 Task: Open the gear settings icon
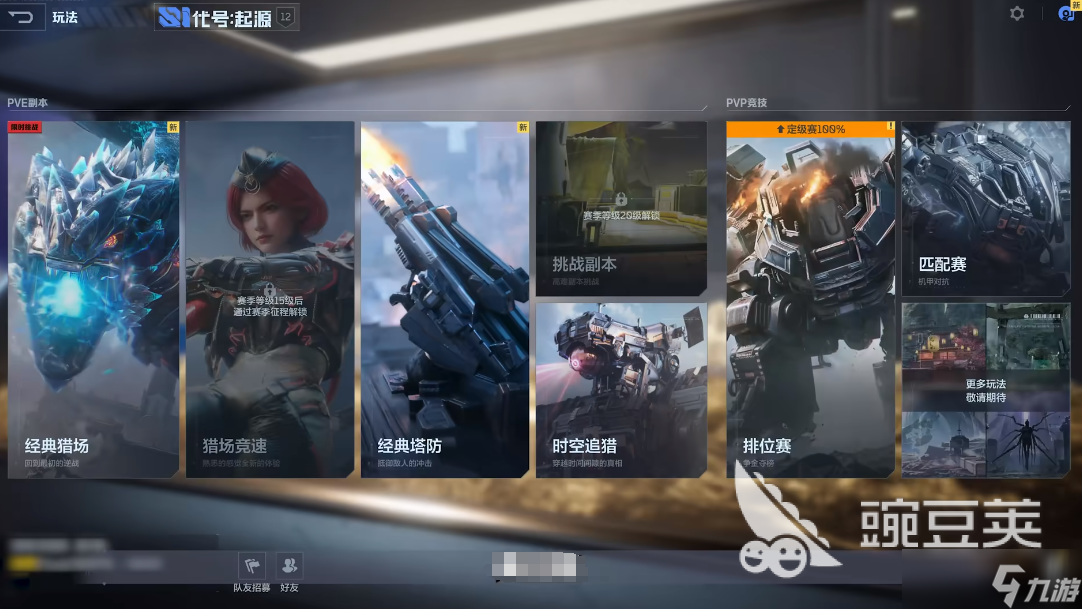coord(1017,14)
